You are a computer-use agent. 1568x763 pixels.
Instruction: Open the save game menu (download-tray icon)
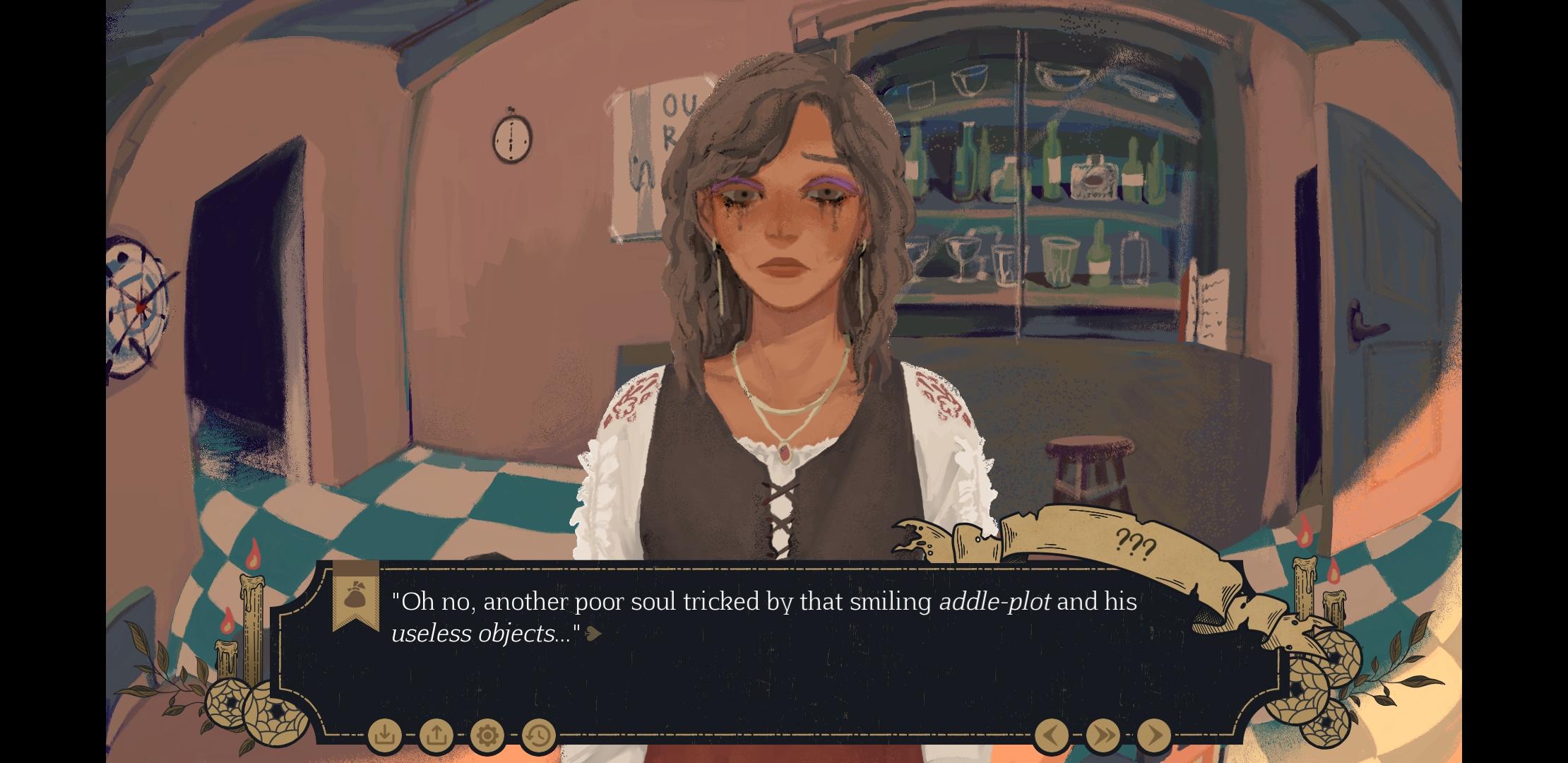pyautogui.click(x=385, y=735)
